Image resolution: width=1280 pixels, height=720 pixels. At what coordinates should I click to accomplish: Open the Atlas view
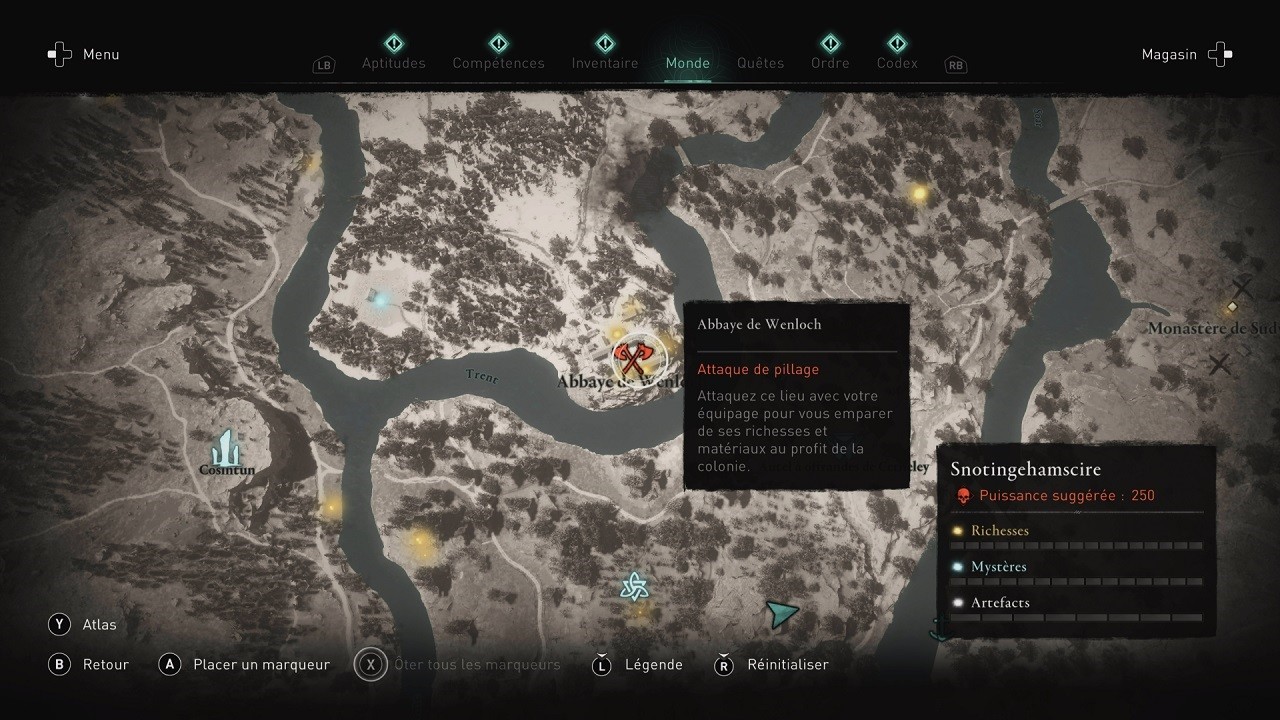(x=84, y=625)
